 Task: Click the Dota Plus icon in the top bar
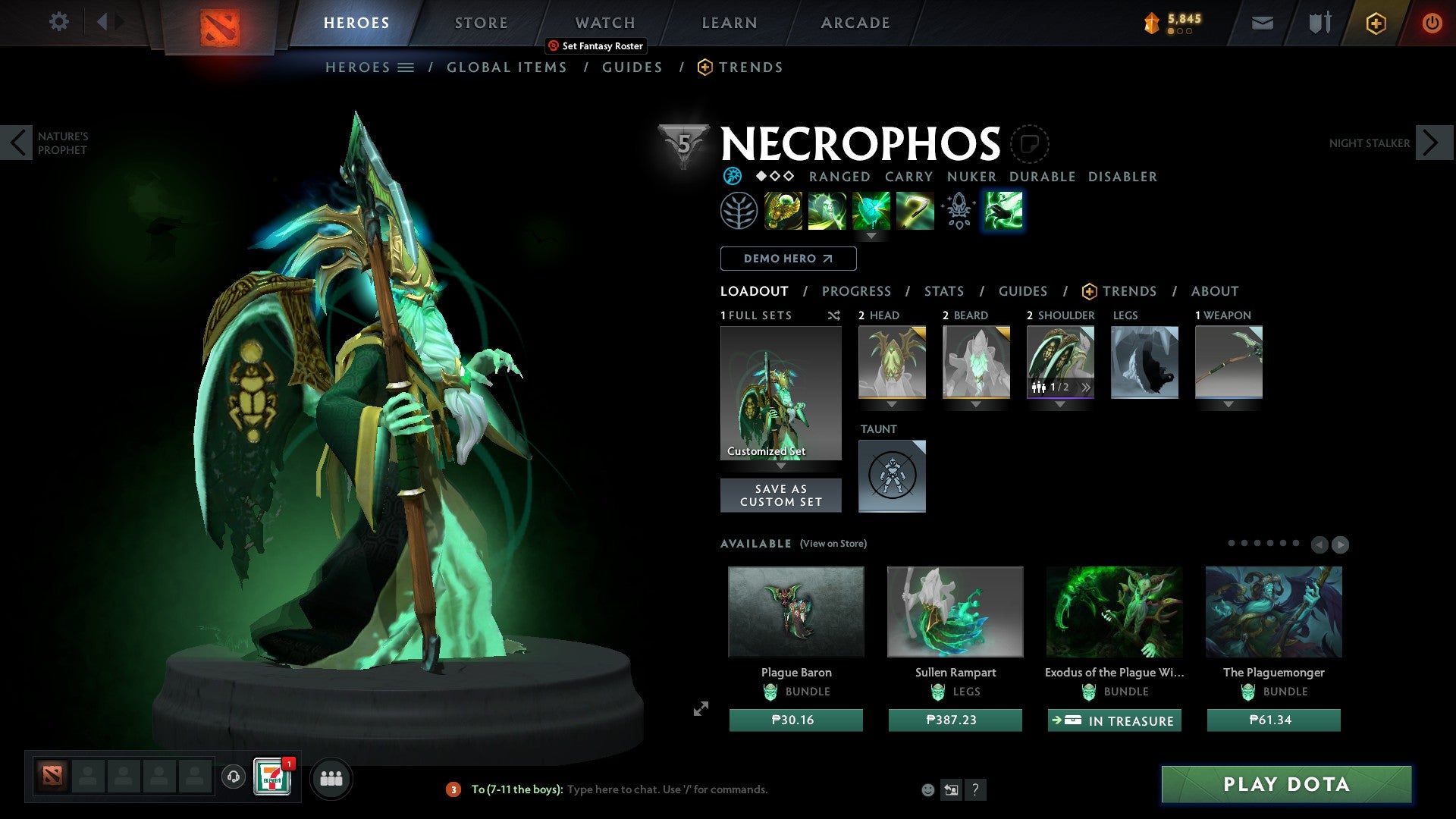point(1376,23)
